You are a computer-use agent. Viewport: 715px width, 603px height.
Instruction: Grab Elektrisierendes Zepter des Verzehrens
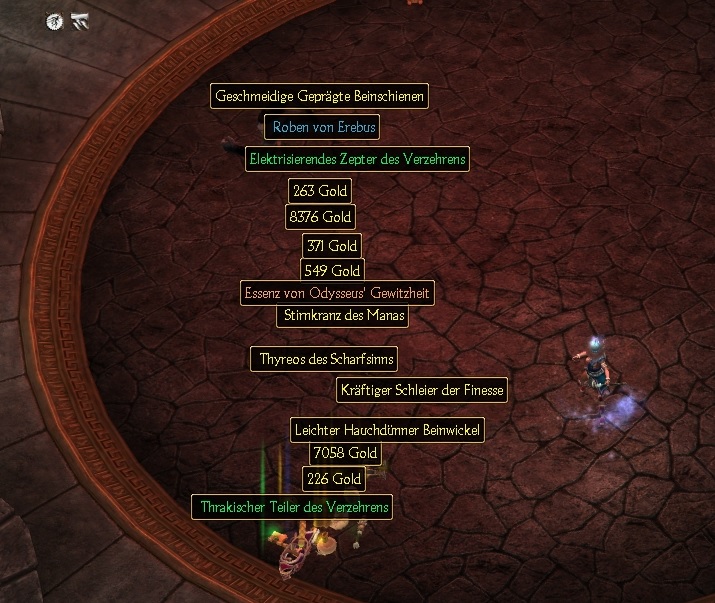357,159
